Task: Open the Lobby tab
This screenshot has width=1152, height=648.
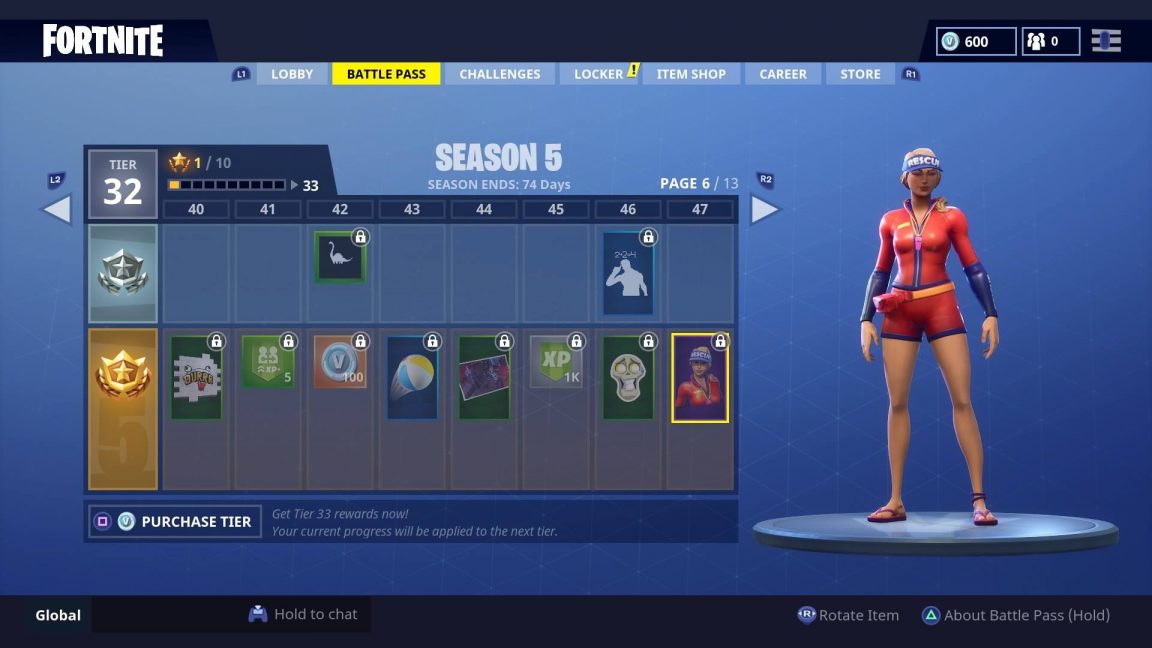Action: 292,74
